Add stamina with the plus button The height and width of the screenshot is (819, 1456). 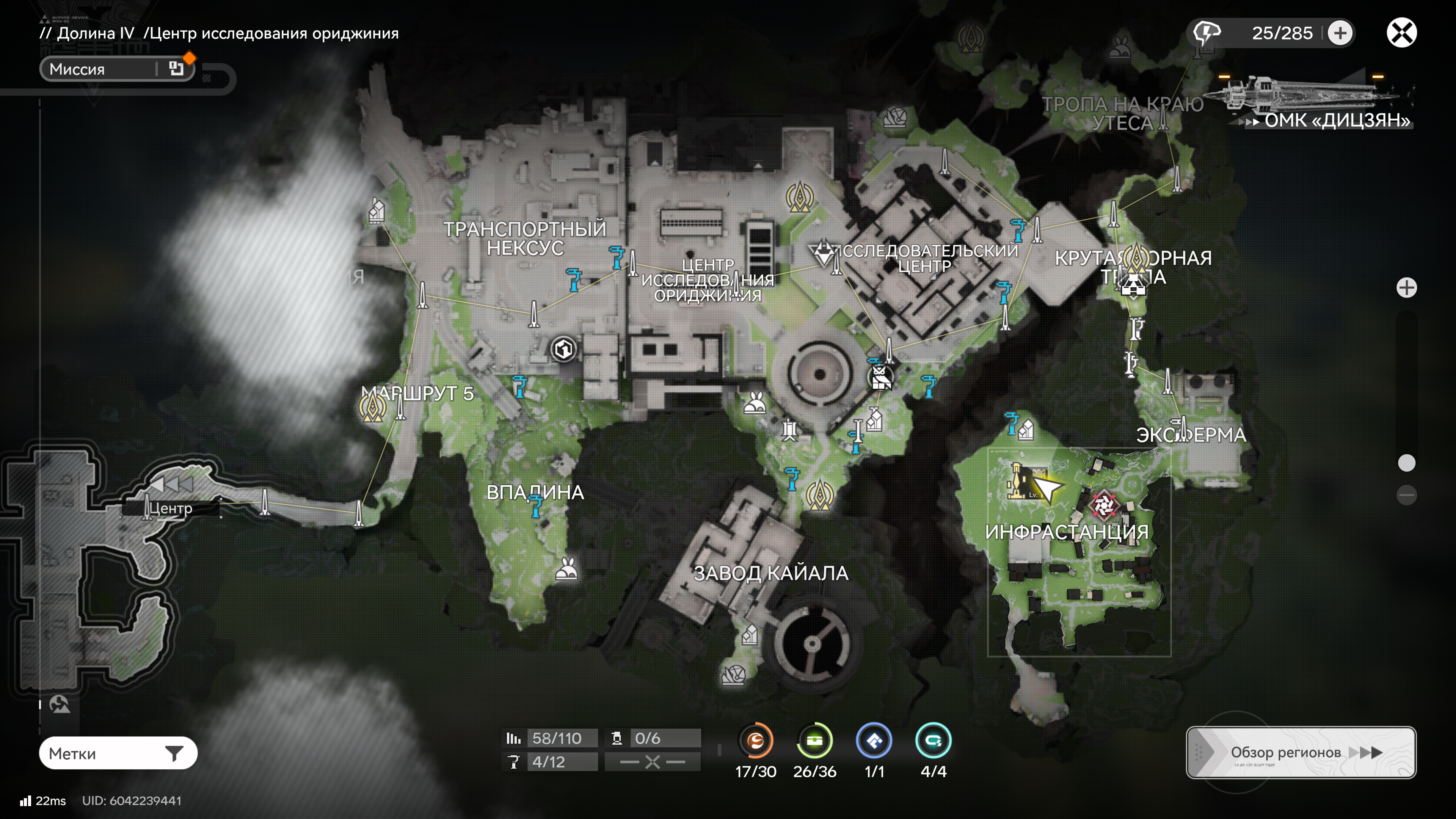pos(1340,33)
